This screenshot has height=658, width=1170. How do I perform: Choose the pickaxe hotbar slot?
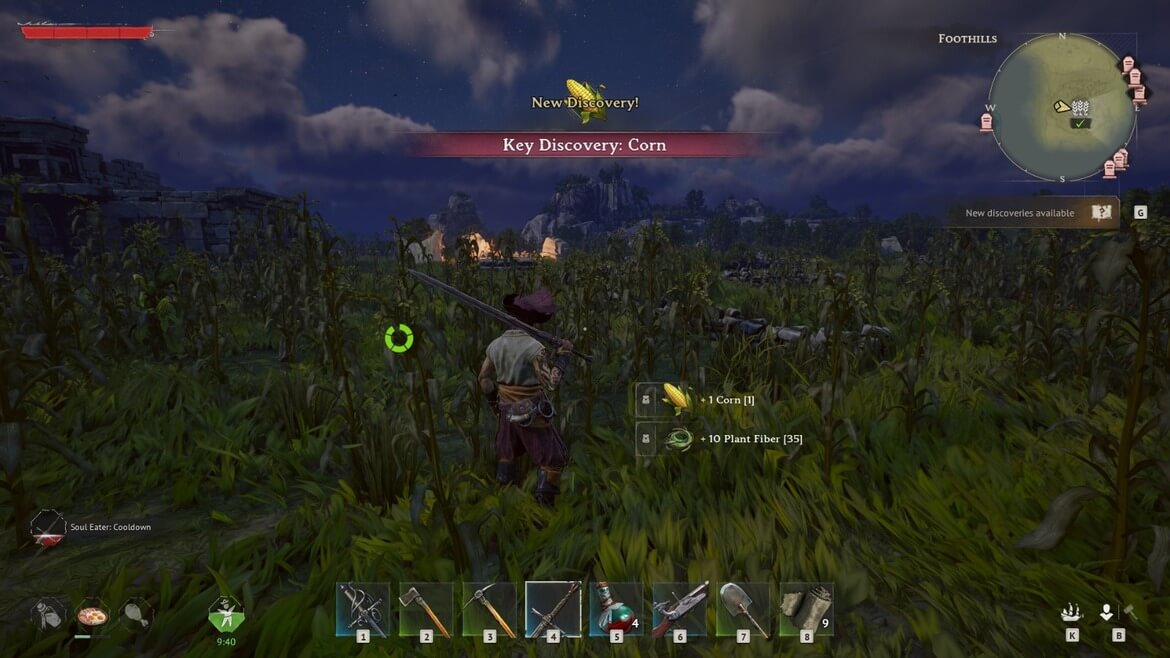pyautogui.click(x=488, y=608)
